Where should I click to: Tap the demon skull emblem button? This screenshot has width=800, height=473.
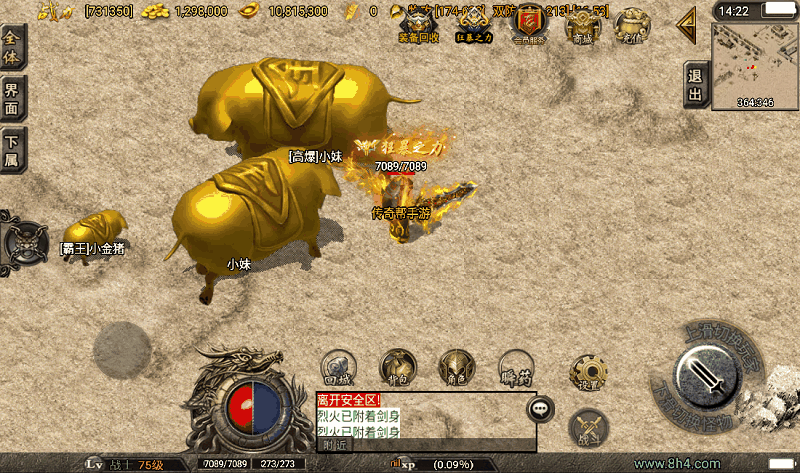coord(25,242)
